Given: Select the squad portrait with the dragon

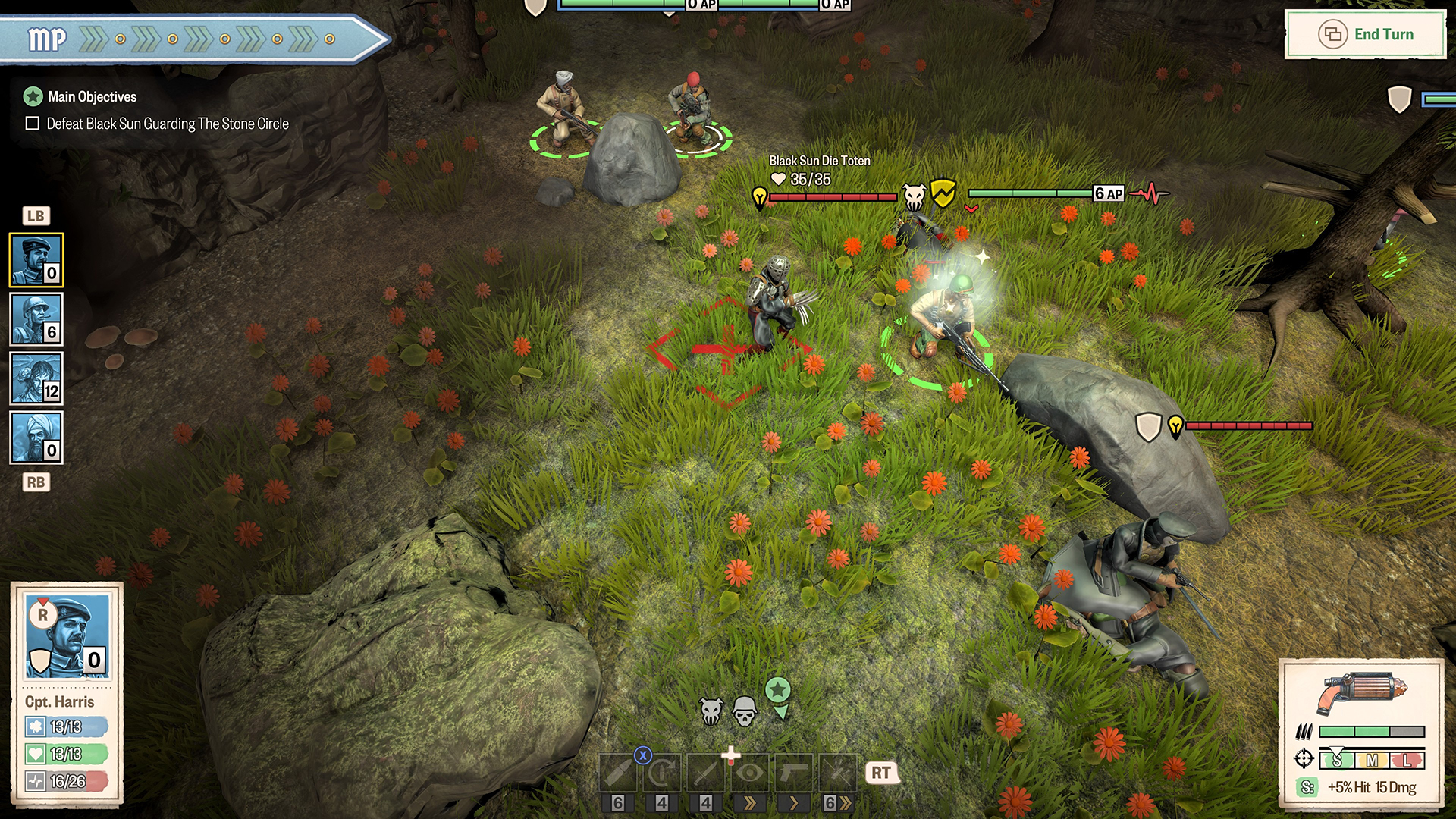Looking at the screenshot, I should coord(36,378).
